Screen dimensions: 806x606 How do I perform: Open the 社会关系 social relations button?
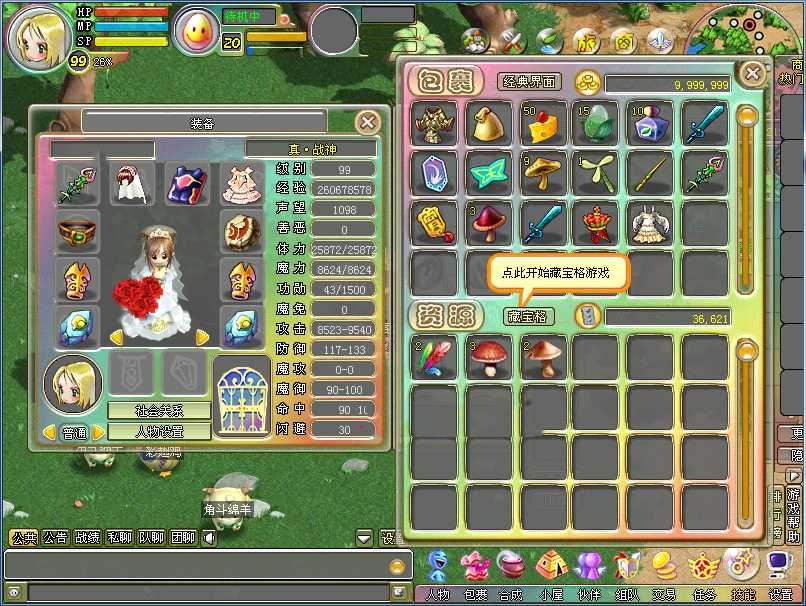pyautogui.click(x=159, y=411)
